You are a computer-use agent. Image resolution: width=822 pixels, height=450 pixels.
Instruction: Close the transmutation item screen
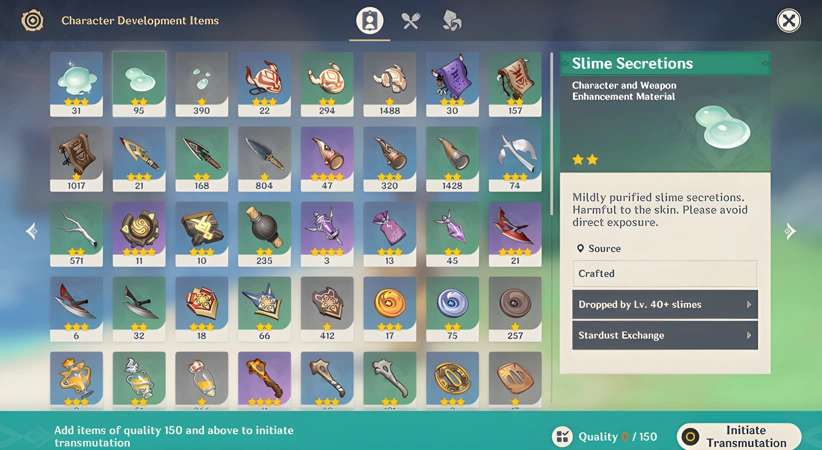788,21
